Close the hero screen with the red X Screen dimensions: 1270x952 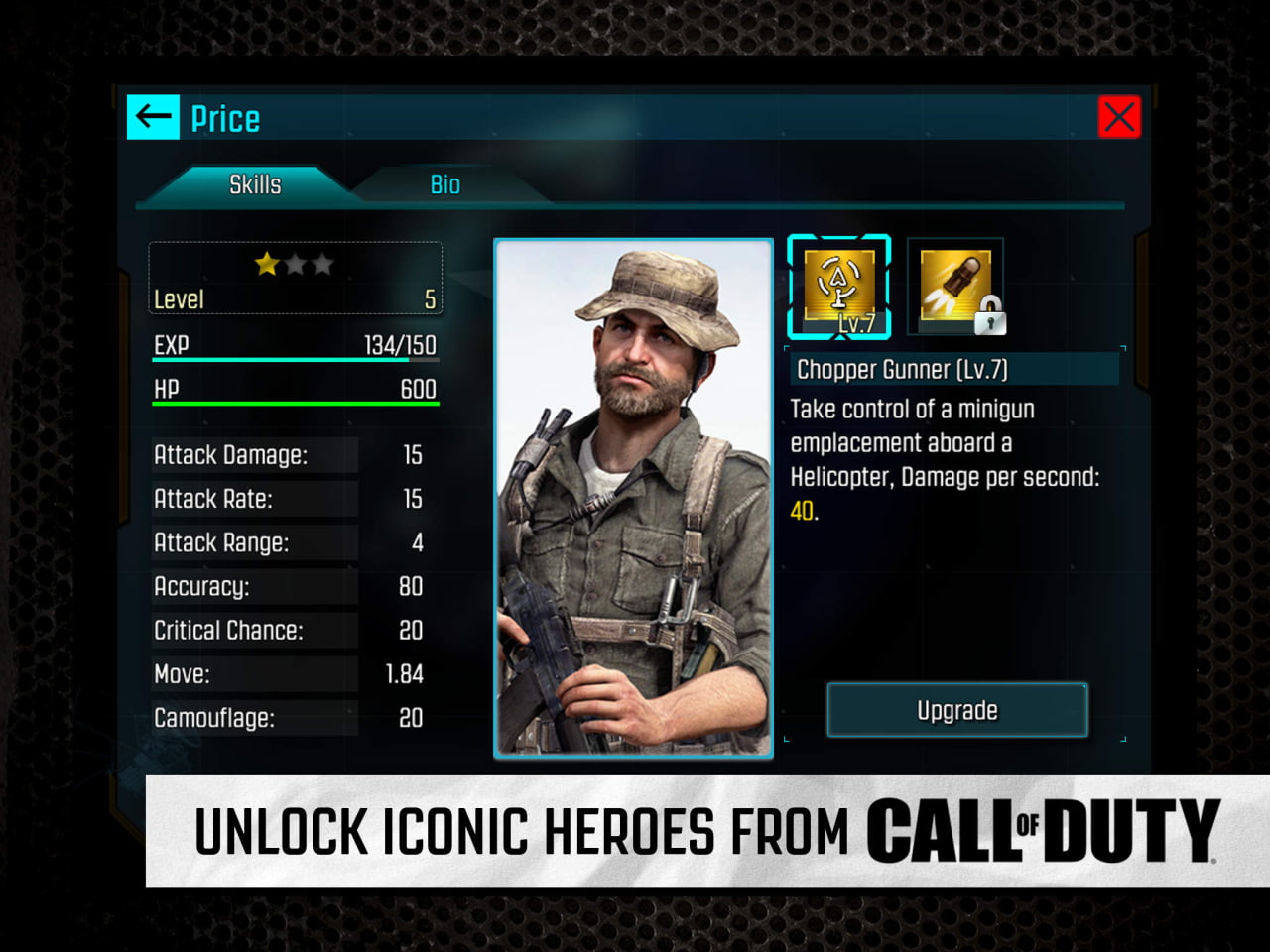tap(1120, 116)
